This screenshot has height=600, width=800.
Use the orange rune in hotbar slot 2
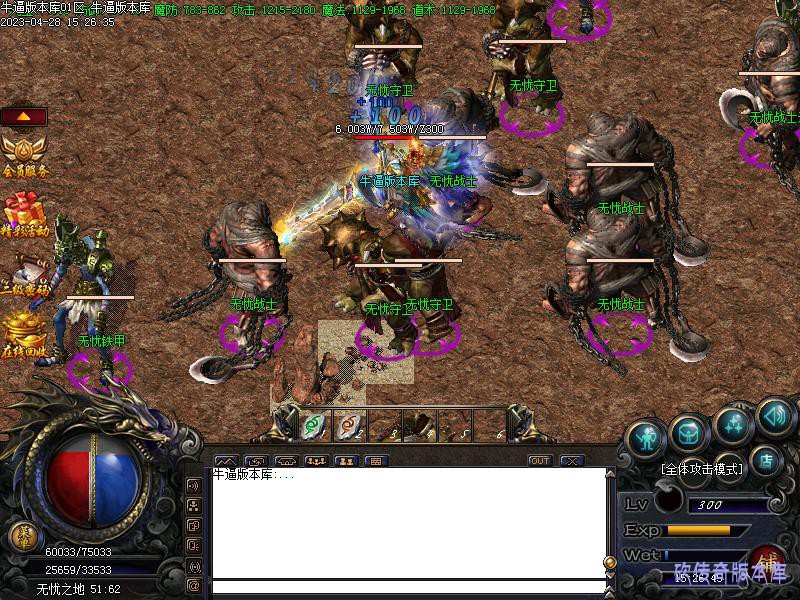[x=349, y=425]
